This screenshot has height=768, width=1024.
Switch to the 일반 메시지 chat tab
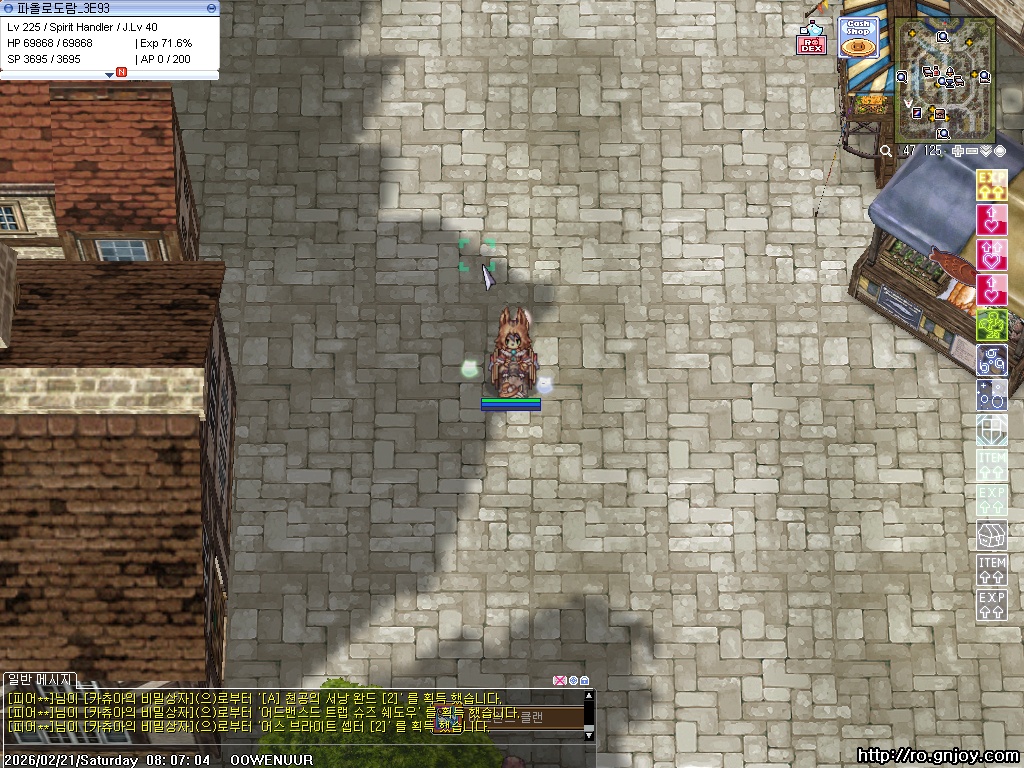[x=37, y=681]
